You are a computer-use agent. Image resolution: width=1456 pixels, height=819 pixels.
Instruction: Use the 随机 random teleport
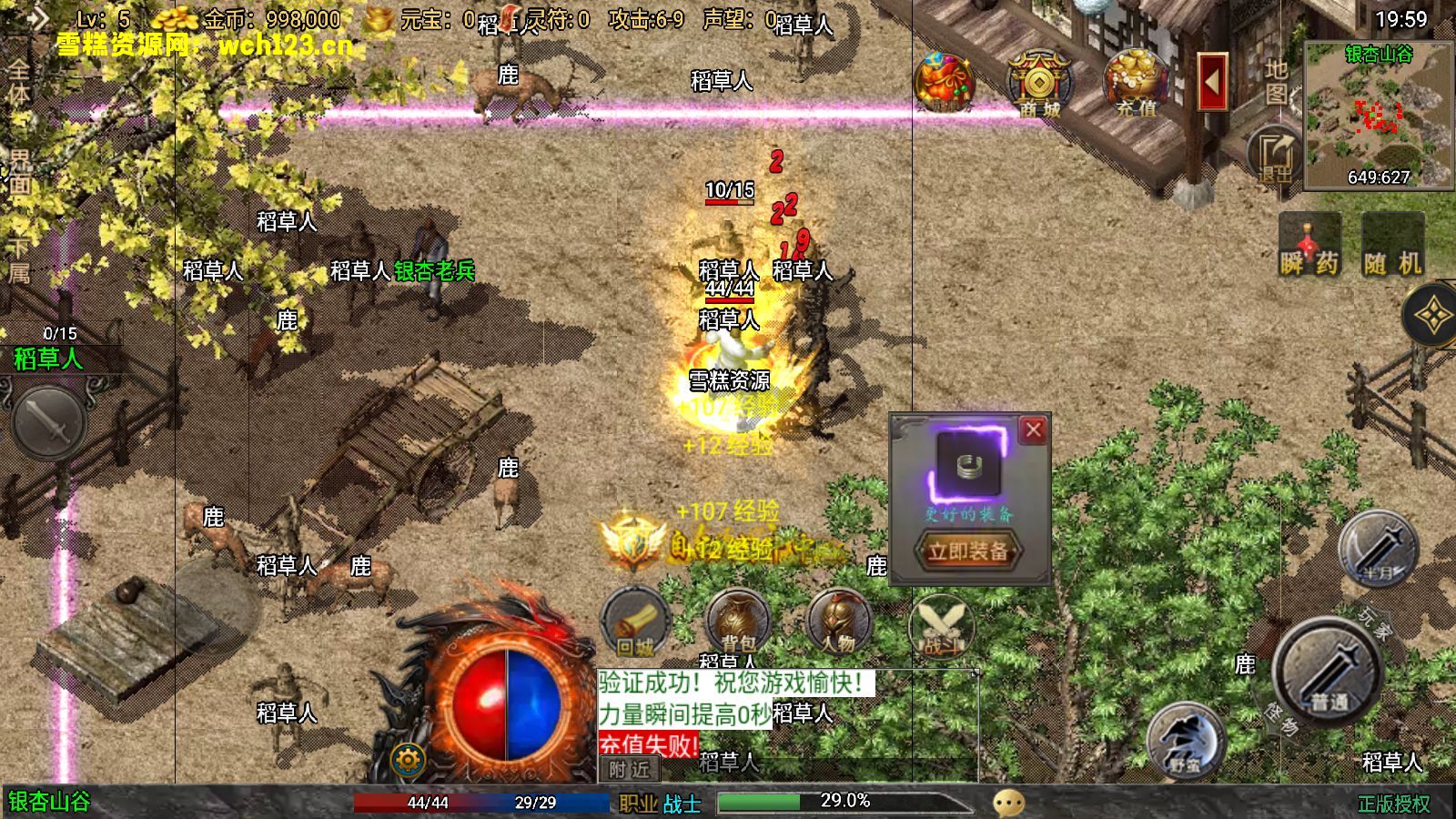[1392, 246]
